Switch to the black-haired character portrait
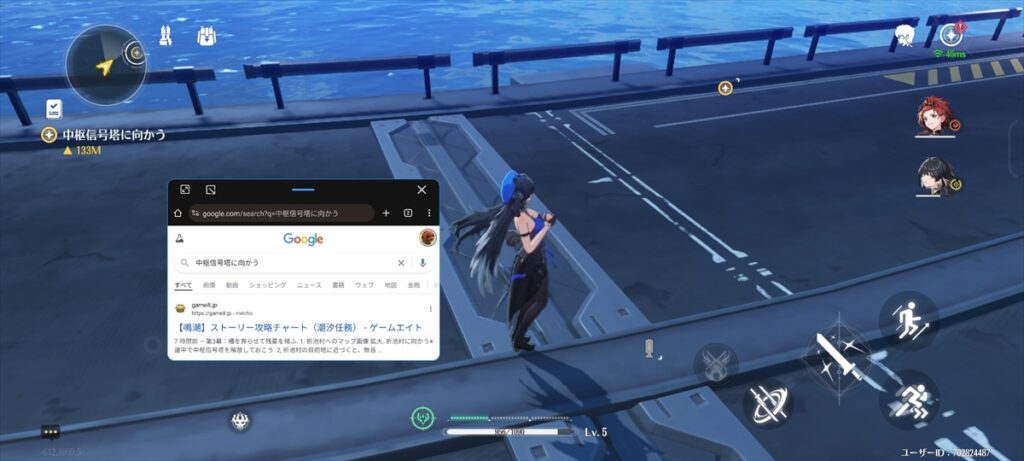This screenshot has width=1024, height=461. (x=936, y=176)
